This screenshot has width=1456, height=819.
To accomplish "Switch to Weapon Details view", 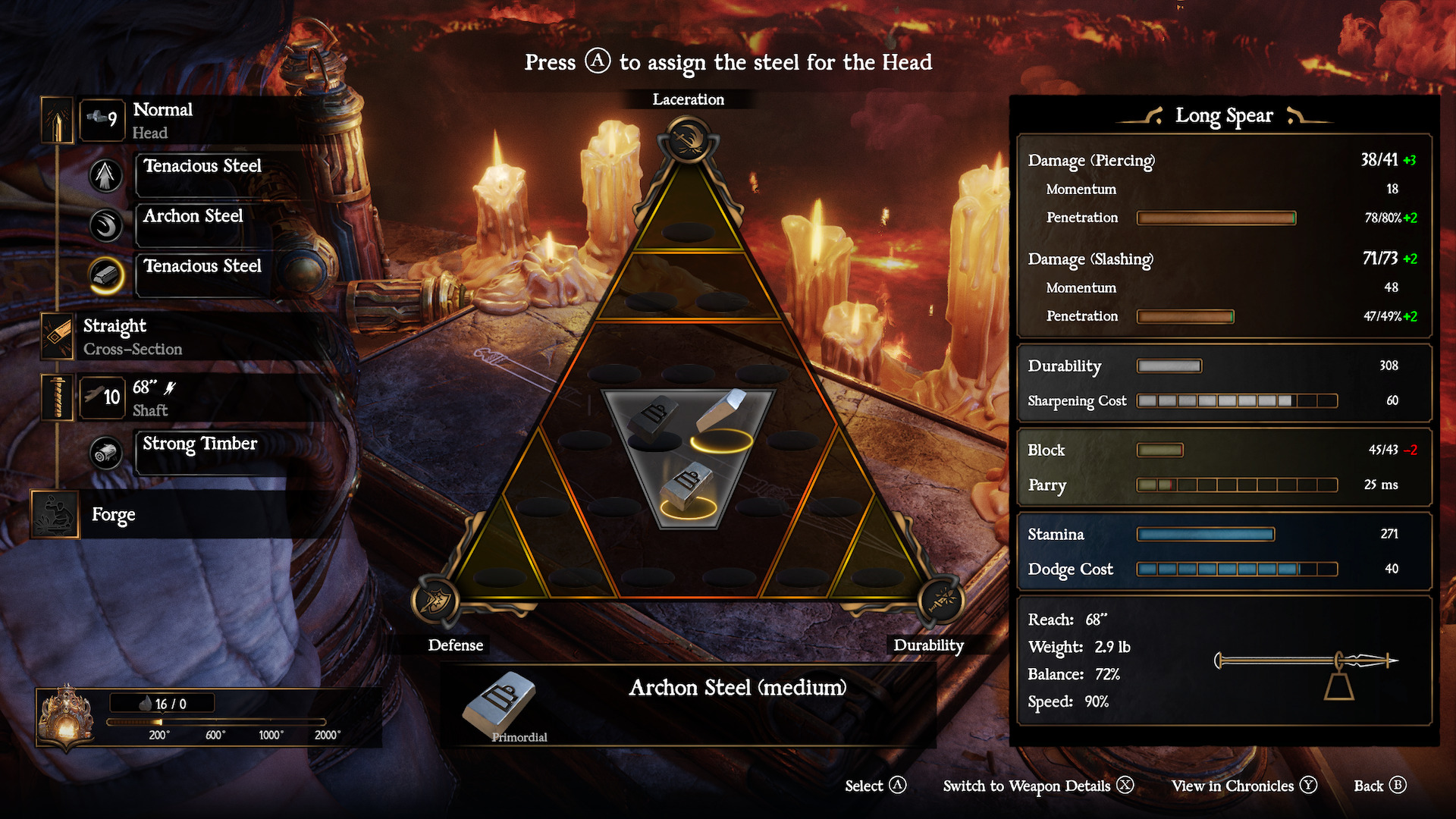I will point(1037,786).
